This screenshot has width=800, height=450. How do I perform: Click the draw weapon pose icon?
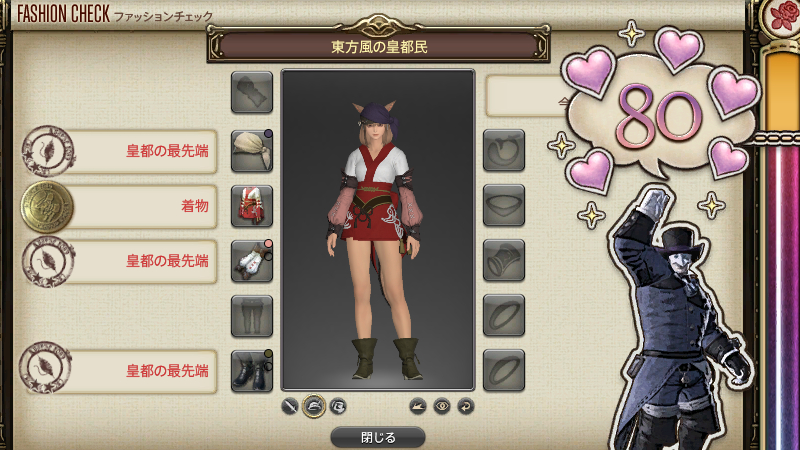tap(418, 407)
